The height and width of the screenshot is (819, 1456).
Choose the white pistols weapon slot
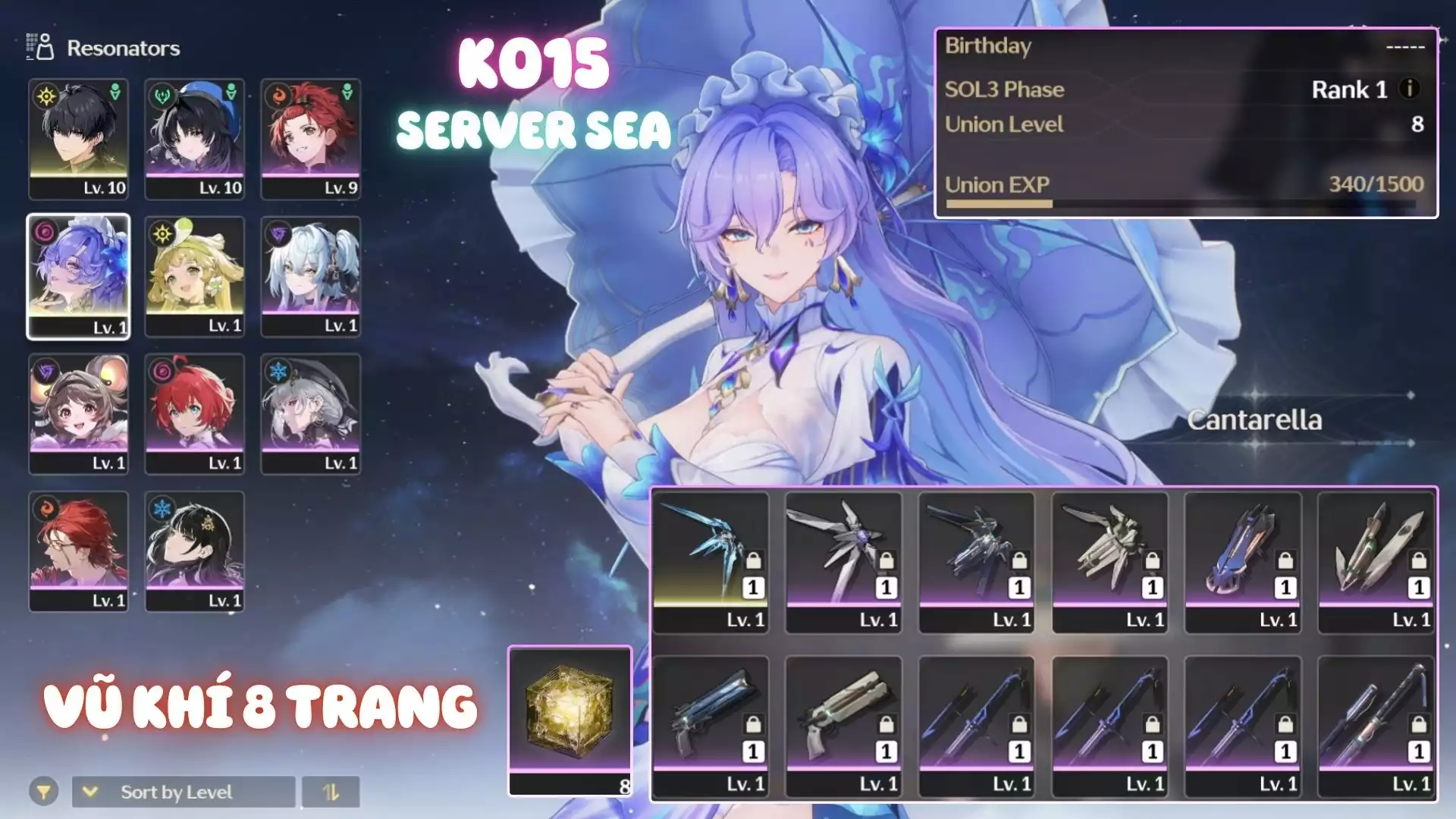click(843, 726)
